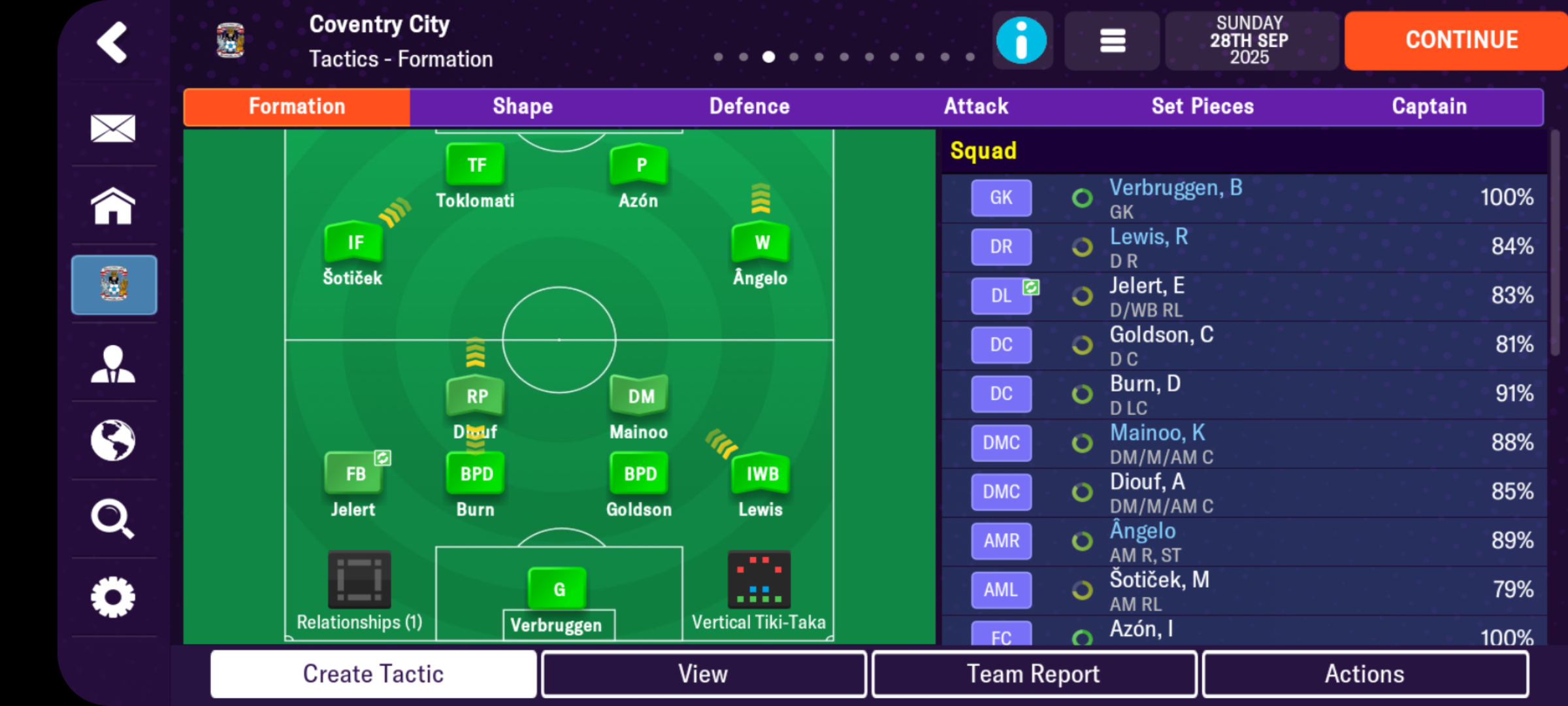Tap the blue info icon
Viewport: 1568px width, 706px height.
1021,41
